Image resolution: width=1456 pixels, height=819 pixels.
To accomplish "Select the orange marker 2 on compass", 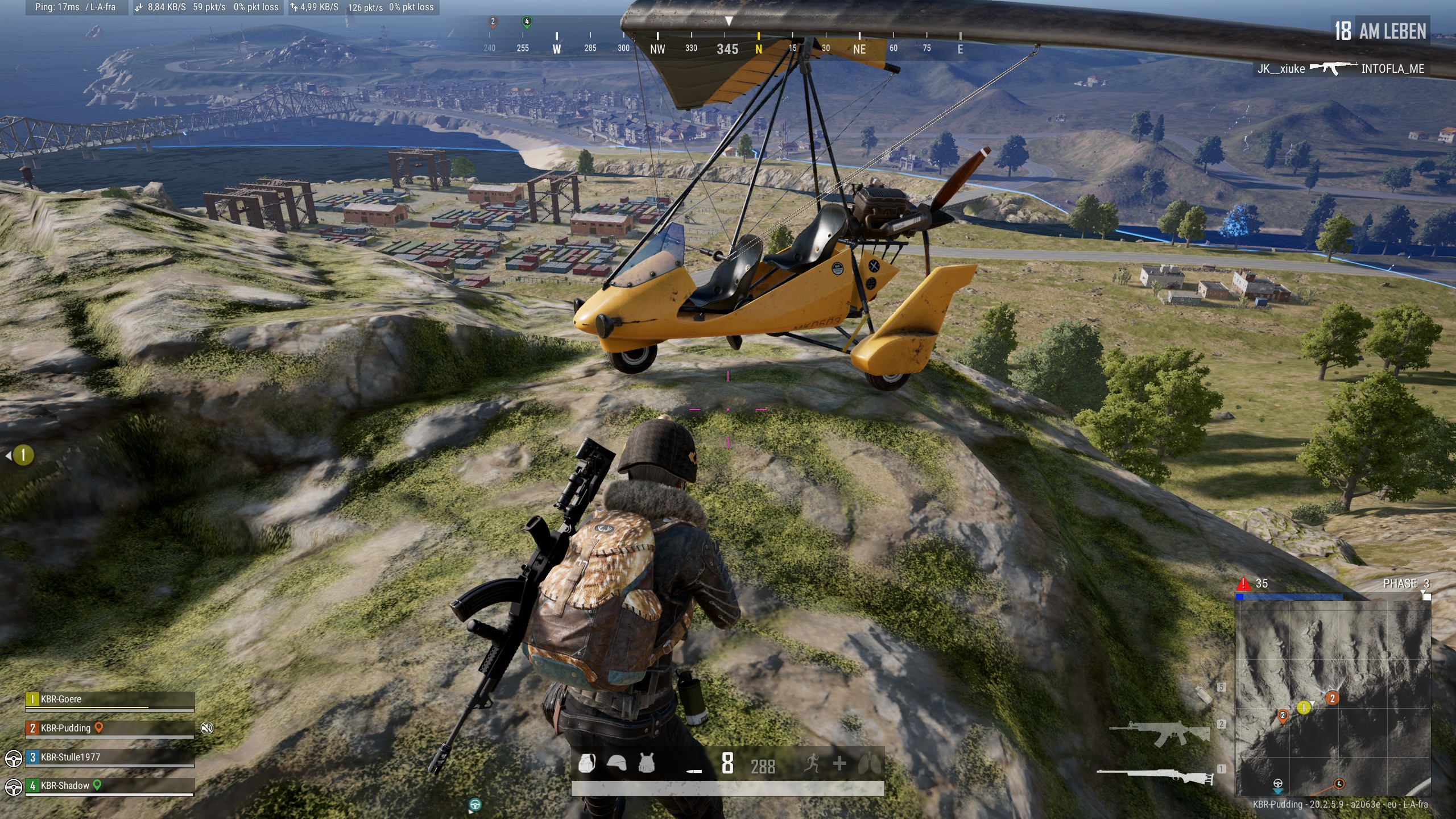I will (x=493, y=22).
